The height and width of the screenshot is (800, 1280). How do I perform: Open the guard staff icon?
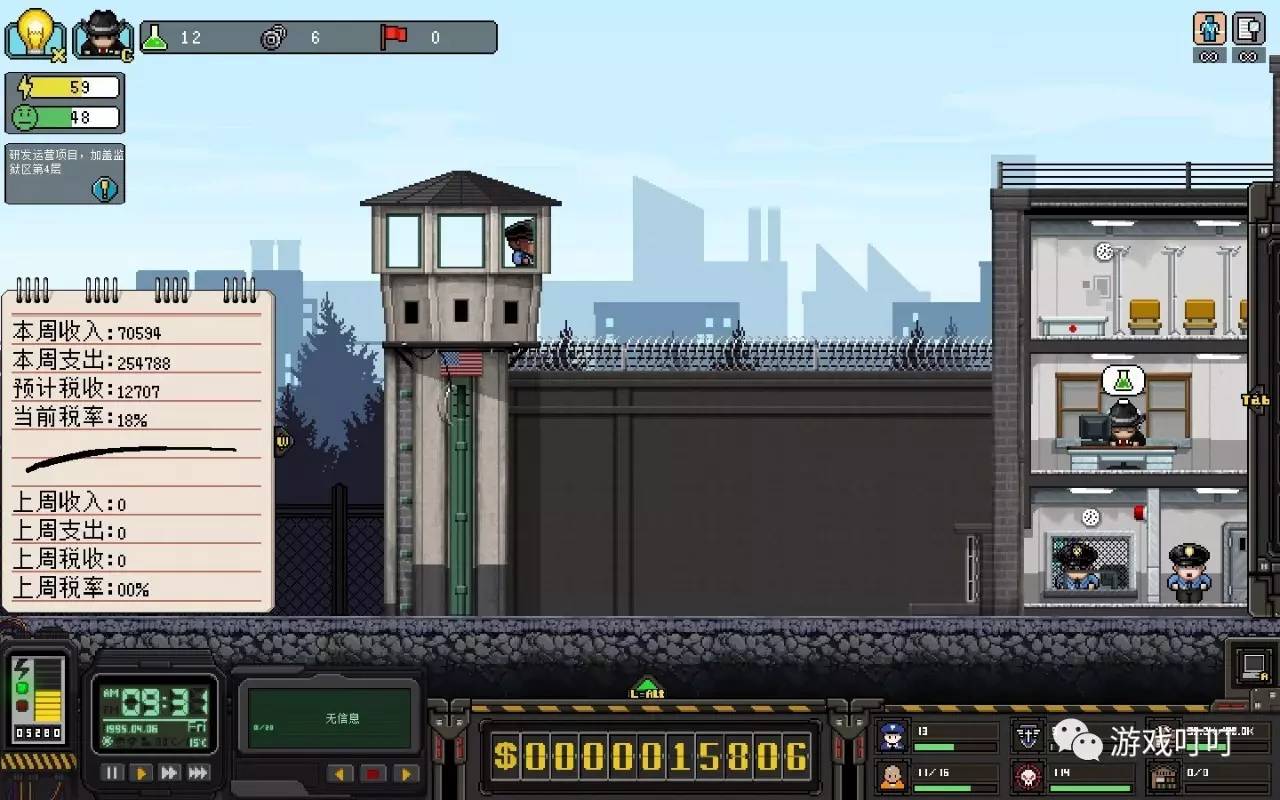pos(892,737)
